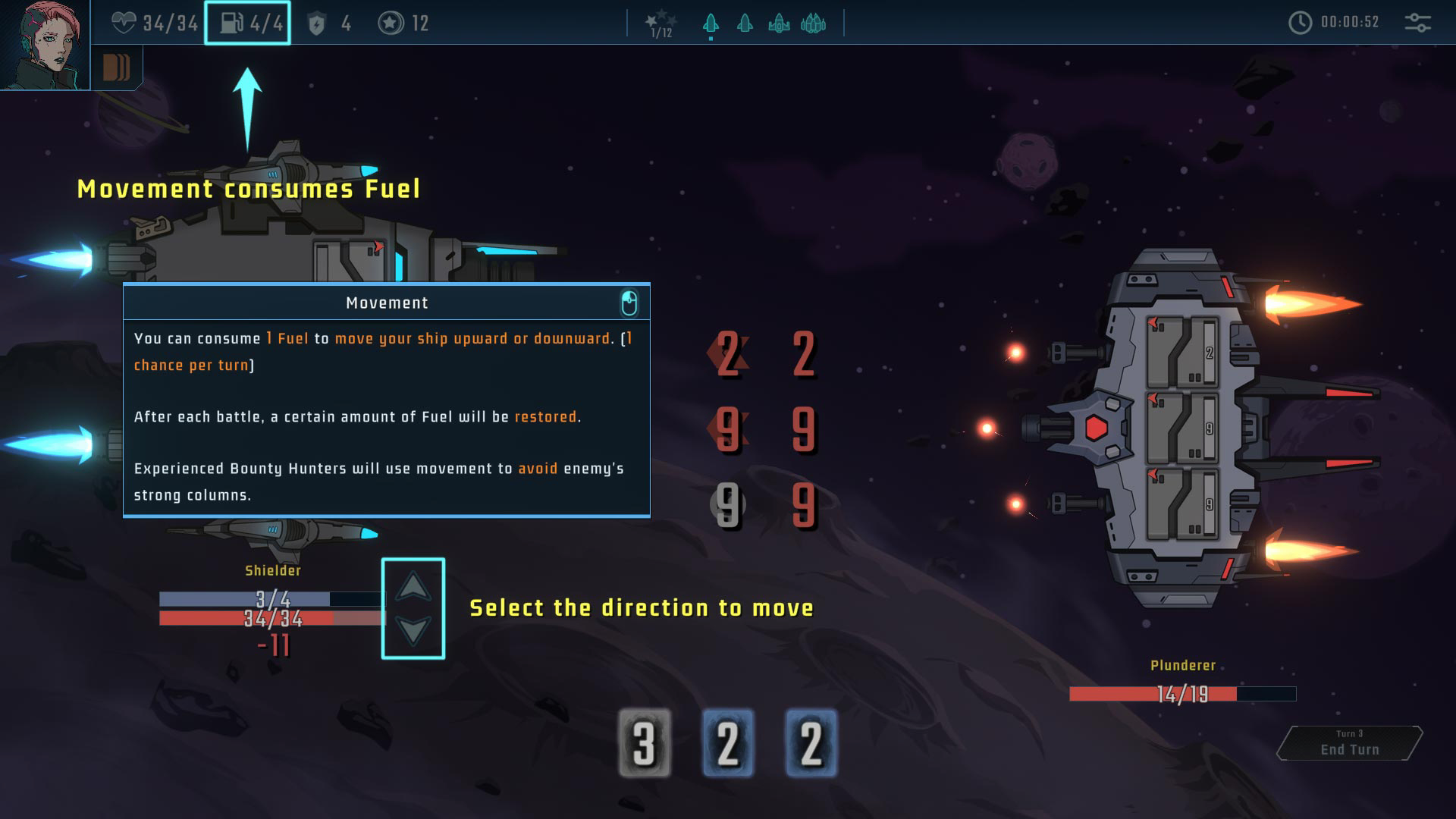Move the ship upward with the up arrow
This screenshot has width=1456, height=819.
pos(413,586)
